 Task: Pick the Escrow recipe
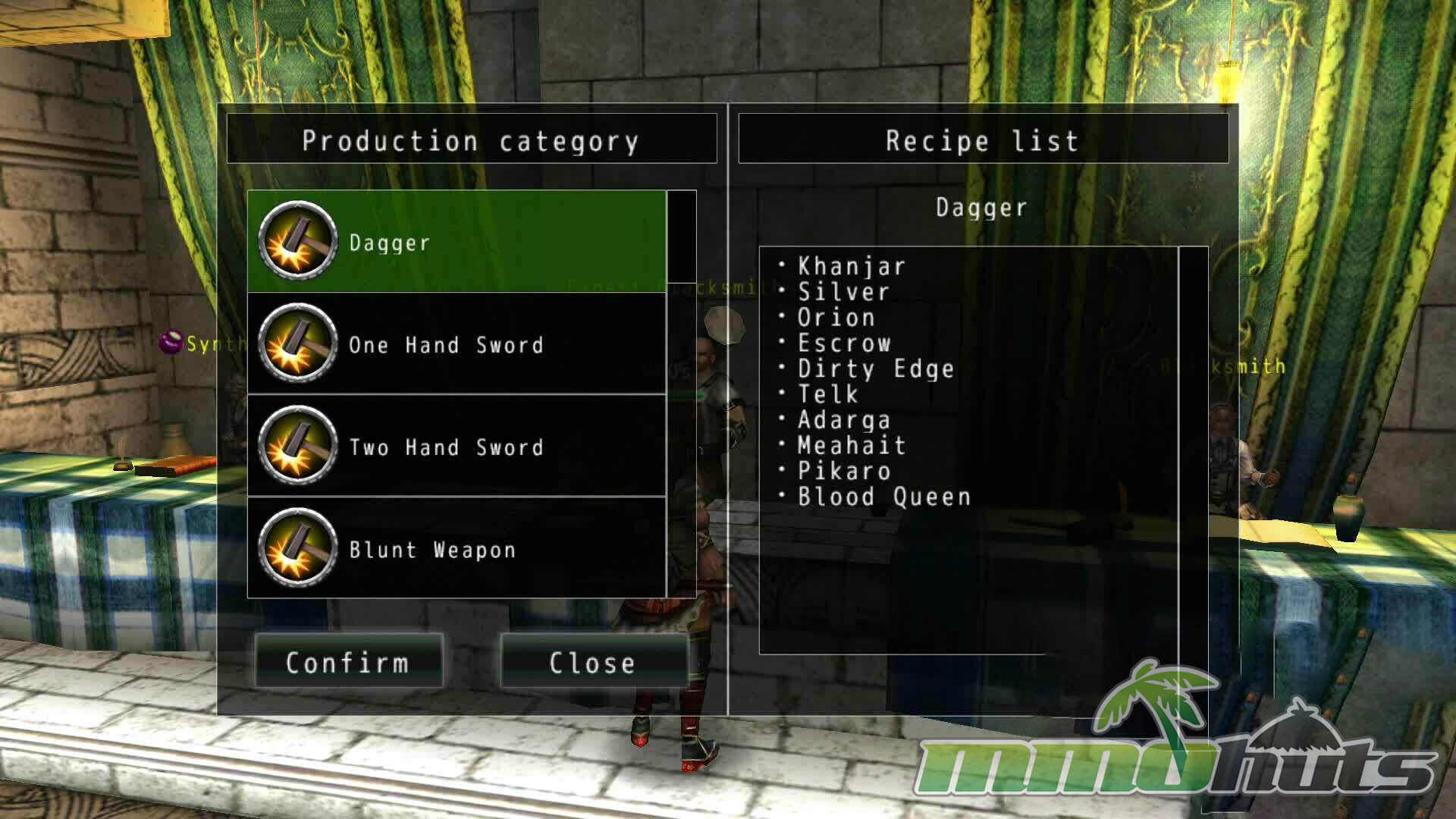(x=843, y=344)
